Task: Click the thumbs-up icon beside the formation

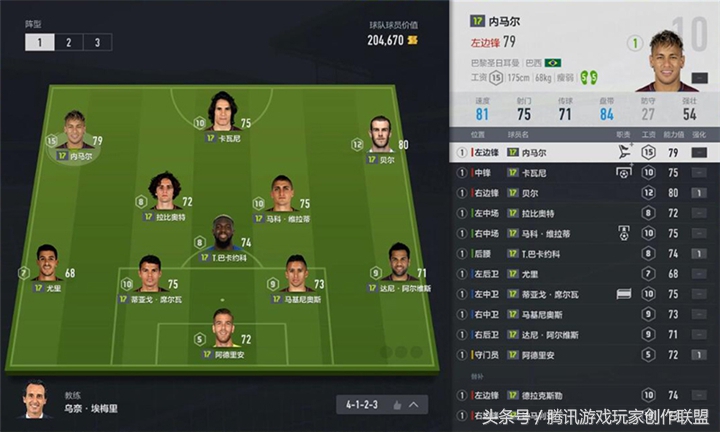Action: tap(397, 405)
